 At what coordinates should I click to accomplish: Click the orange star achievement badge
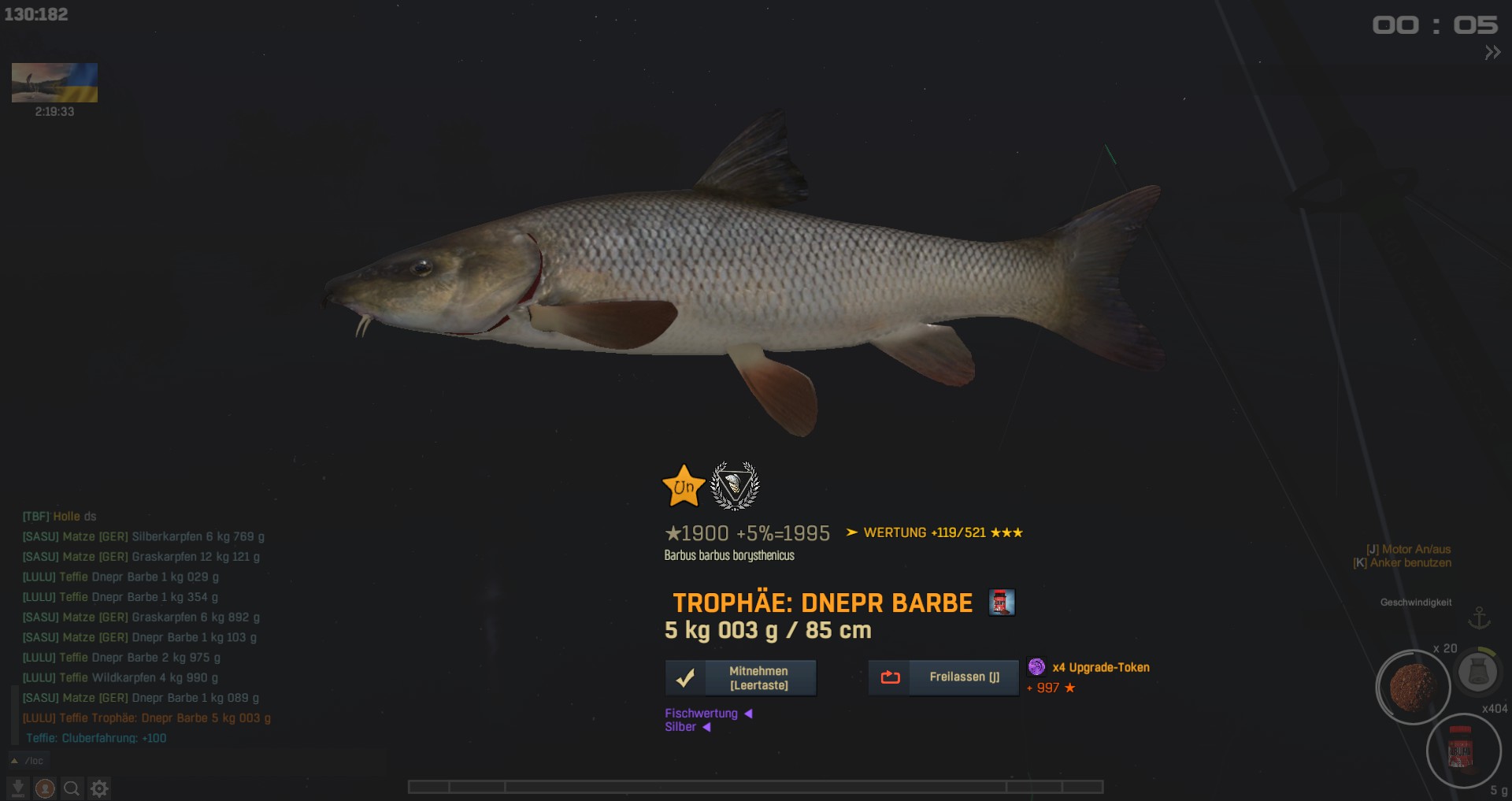684,486
